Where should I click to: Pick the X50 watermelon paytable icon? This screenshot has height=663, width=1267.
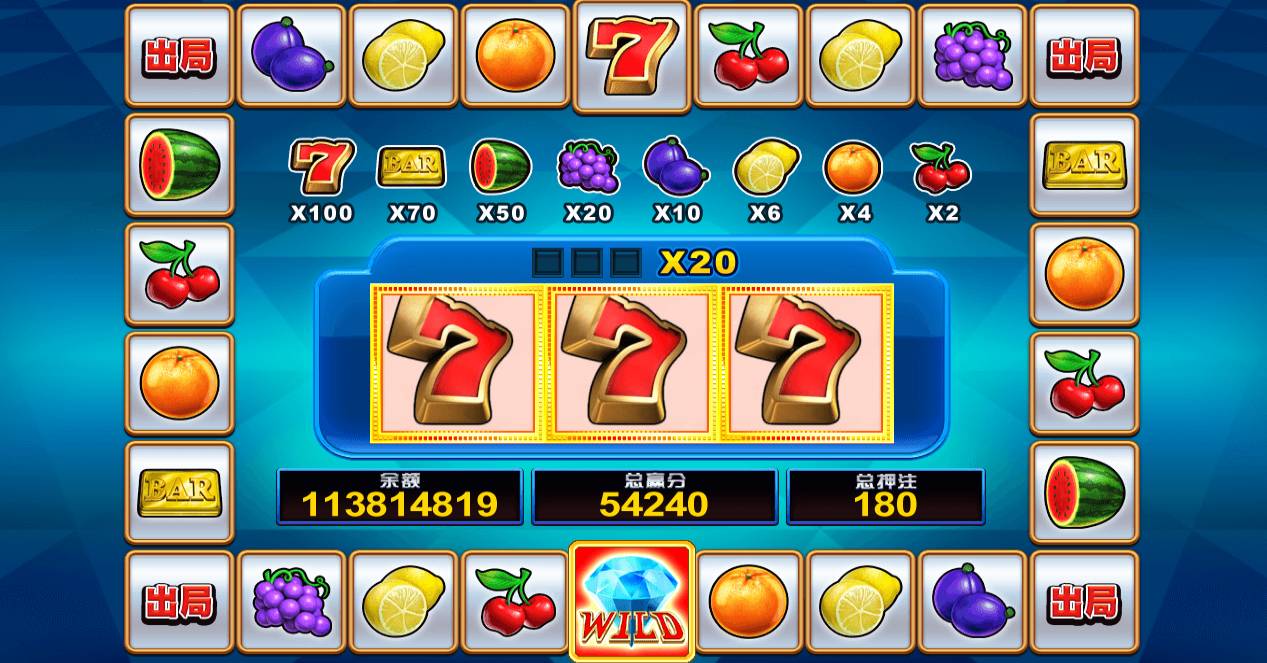click(x=500, y=166)
